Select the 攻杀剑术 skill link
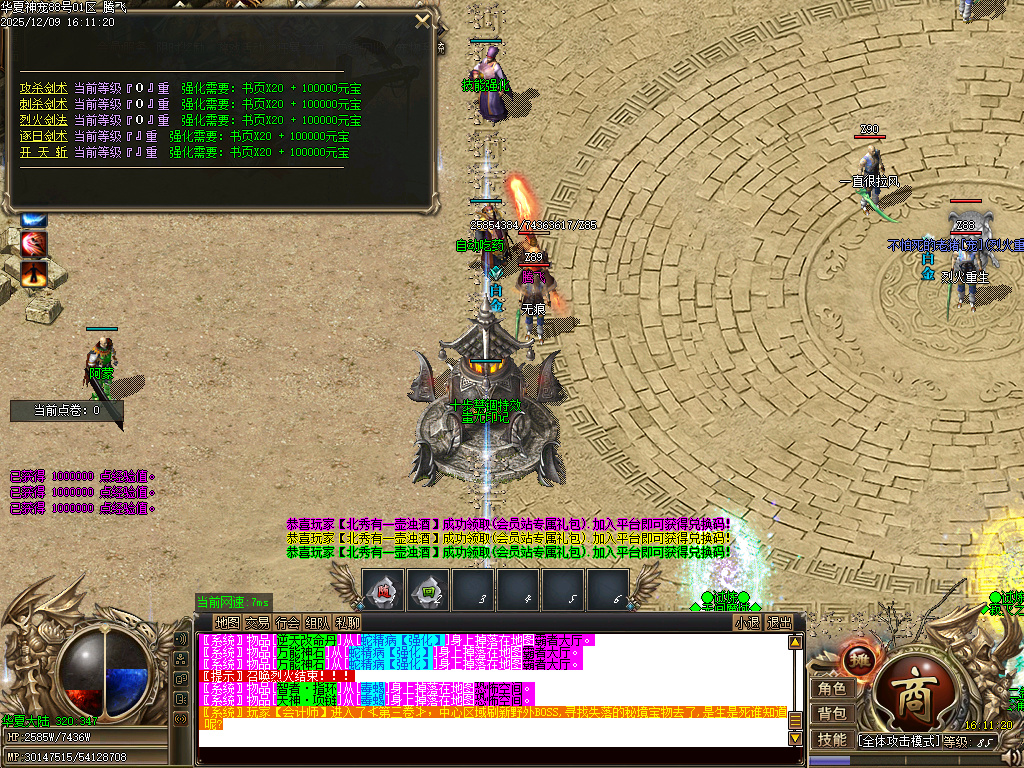 click(43, 88)
